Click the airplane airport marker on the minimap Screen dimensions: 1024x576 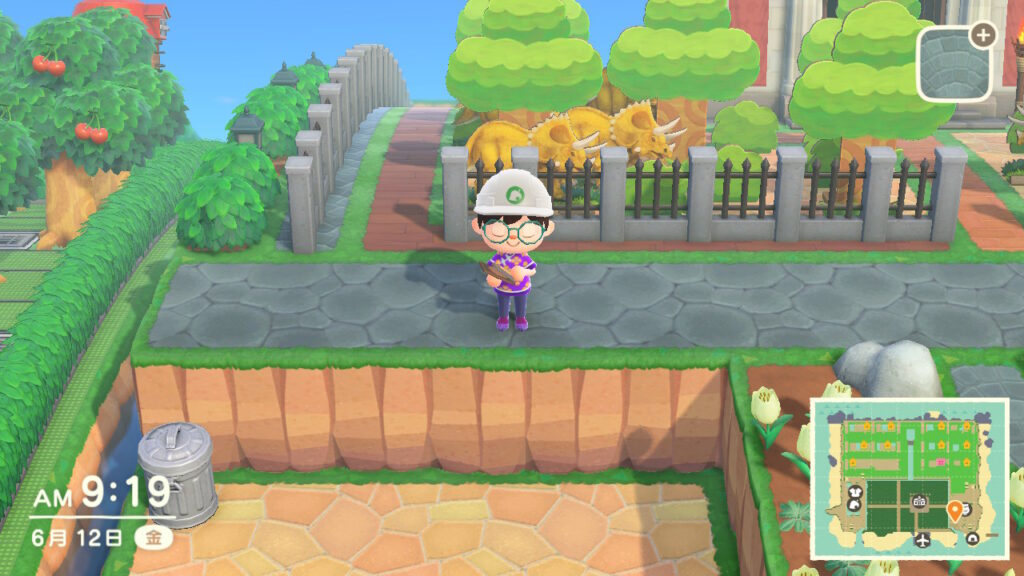point(922,541)
